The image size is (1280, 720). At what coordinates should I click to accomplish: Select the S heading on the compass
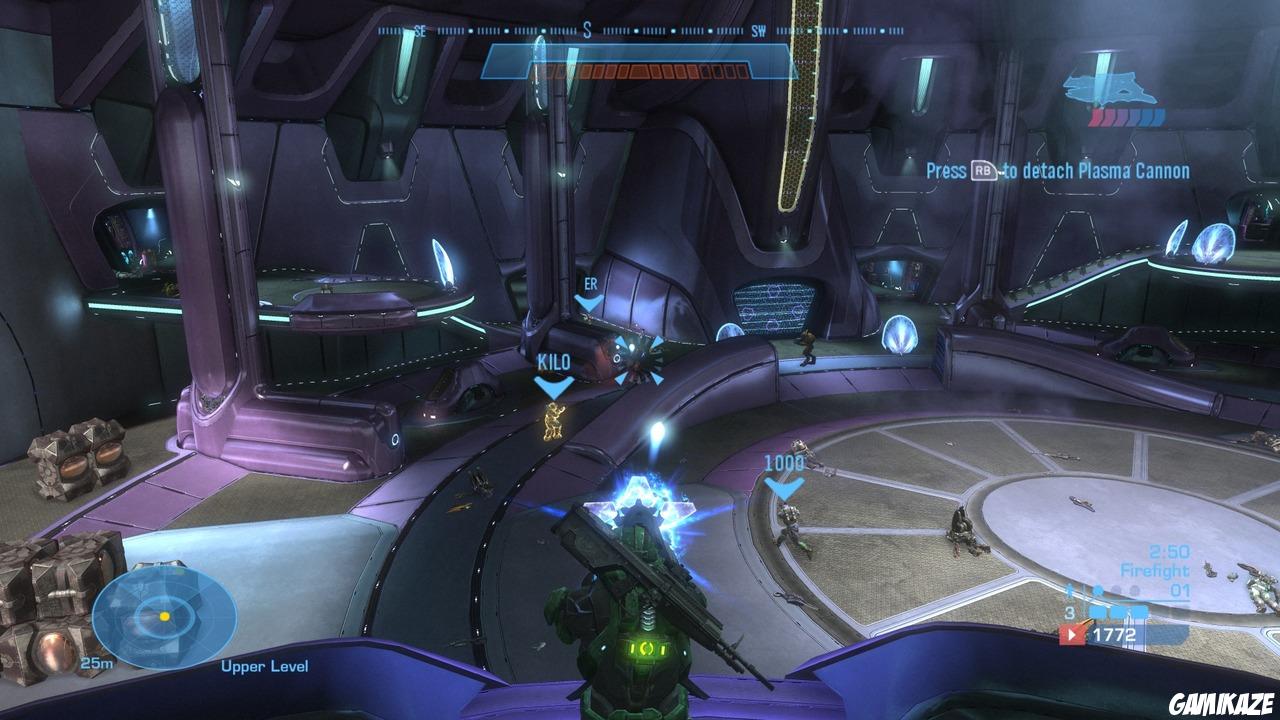click(x=586, y=31)
